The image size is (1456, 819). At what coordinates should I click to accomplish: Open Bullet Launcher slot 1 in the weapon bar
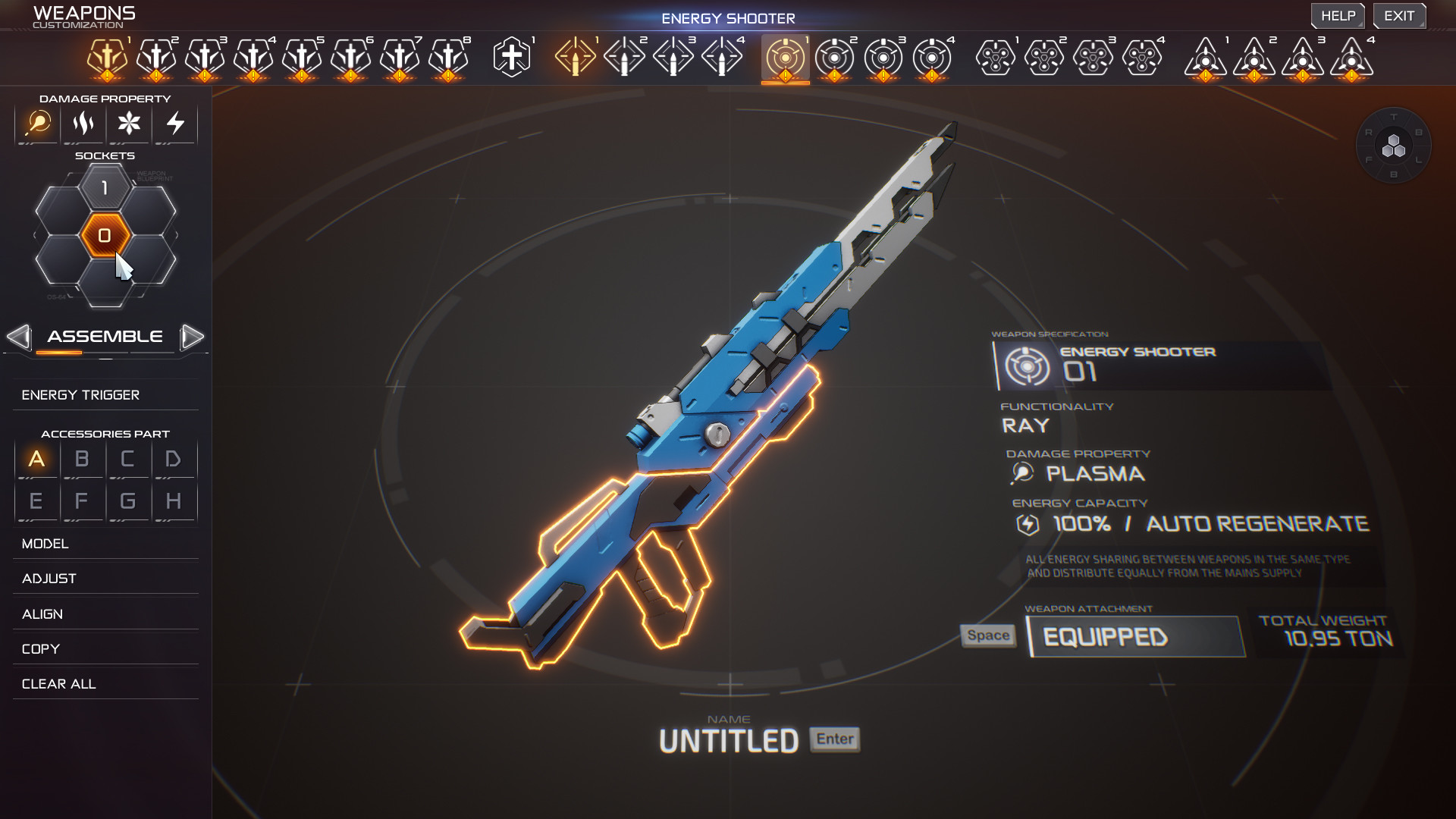point(994,58)
